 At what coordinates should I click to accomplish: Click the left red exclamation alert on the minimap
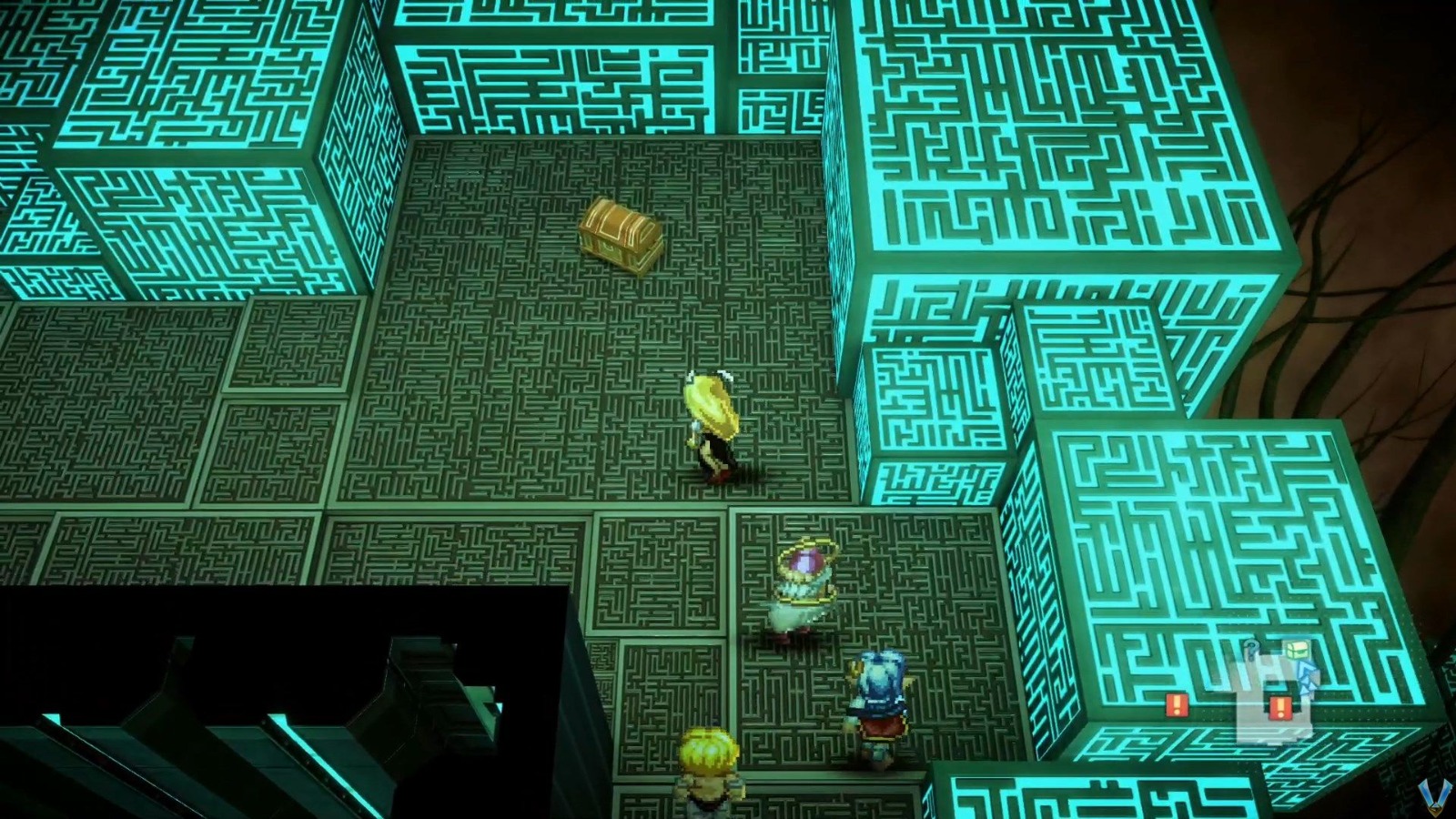pyautogui.click(x=1178, y=705)
